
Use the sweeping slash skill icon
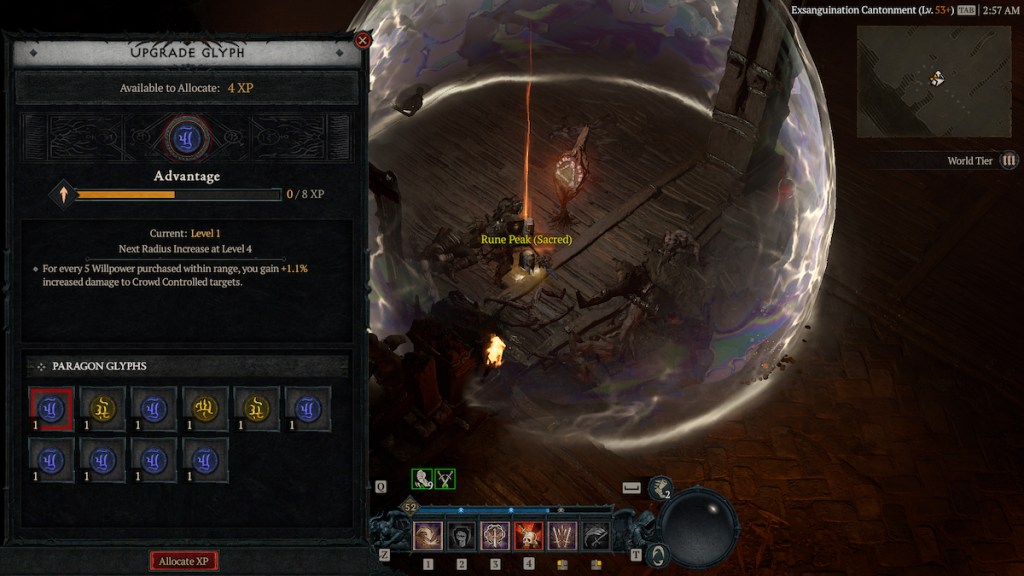pyautogui.click(x=596, y=536)
